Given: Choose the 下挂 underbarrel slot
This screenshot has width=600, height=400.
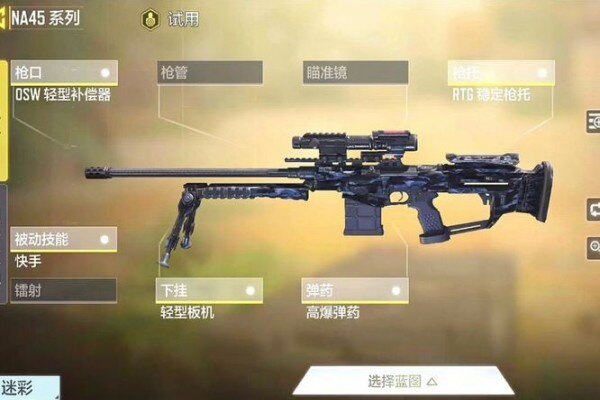Looking at the screenshot, I should 210,291.
